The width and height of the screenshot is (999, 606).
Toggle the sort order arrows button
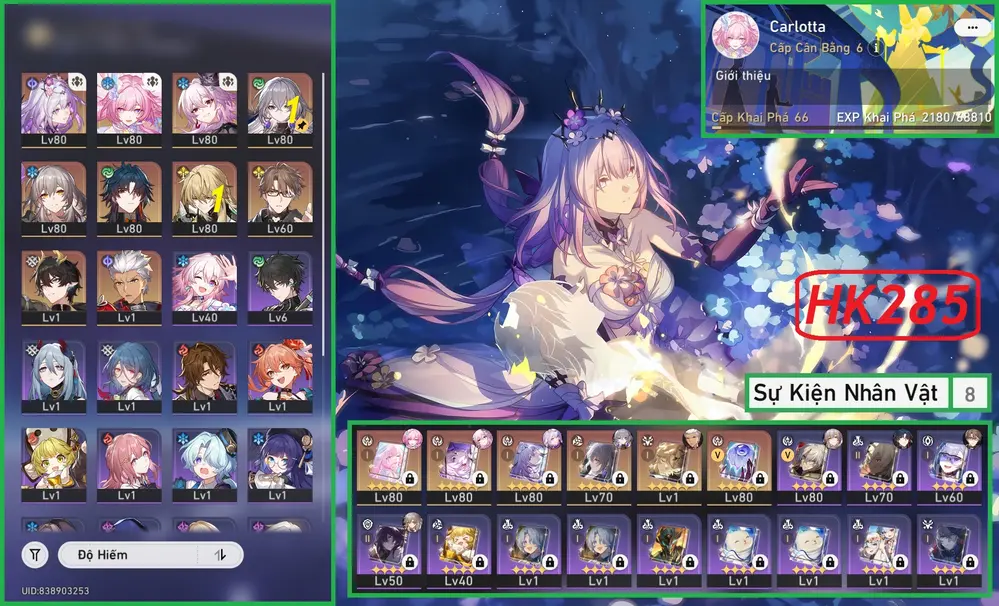(x=222, y=555)
